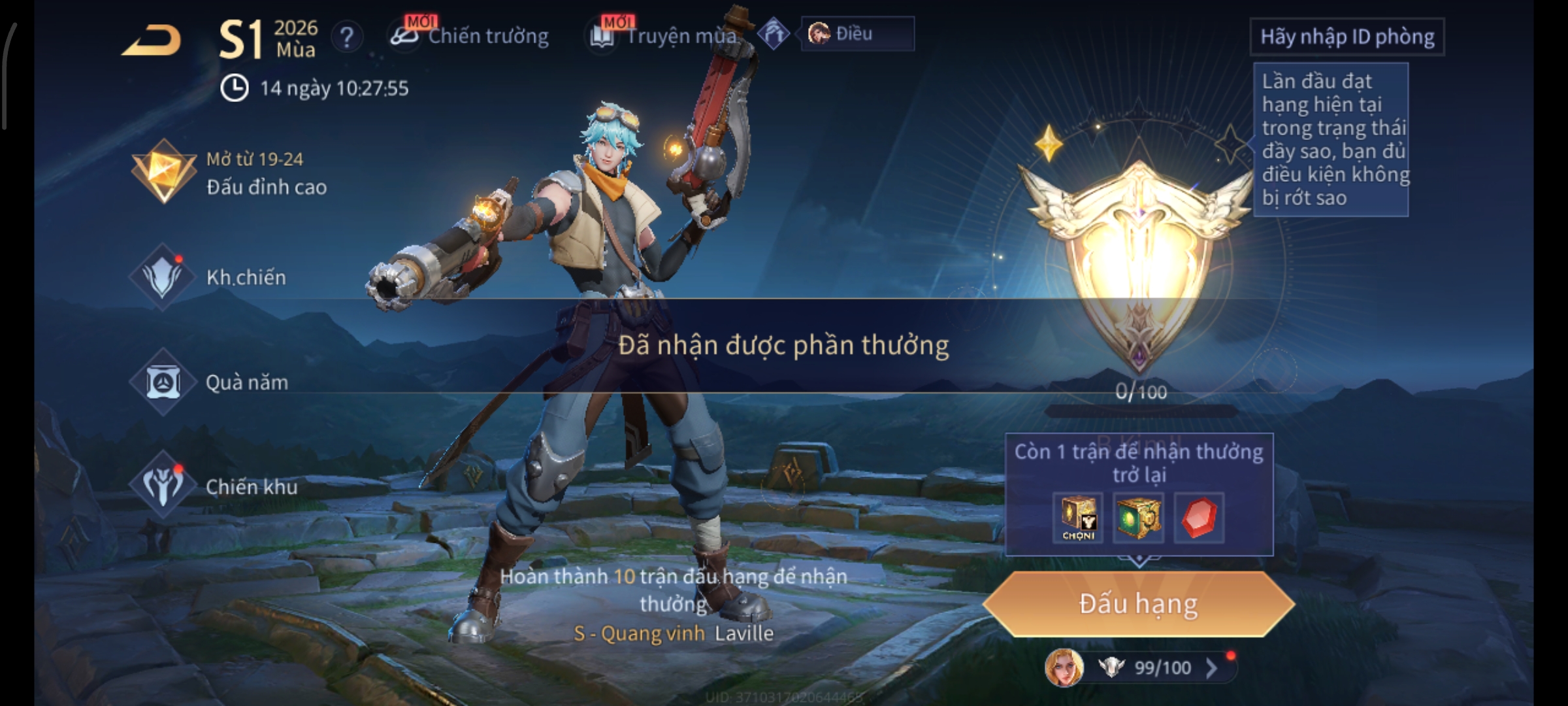Click the Hãy nhập ID phòng field
This screenshot has height=706, width=1568.
pos(1347,37)
